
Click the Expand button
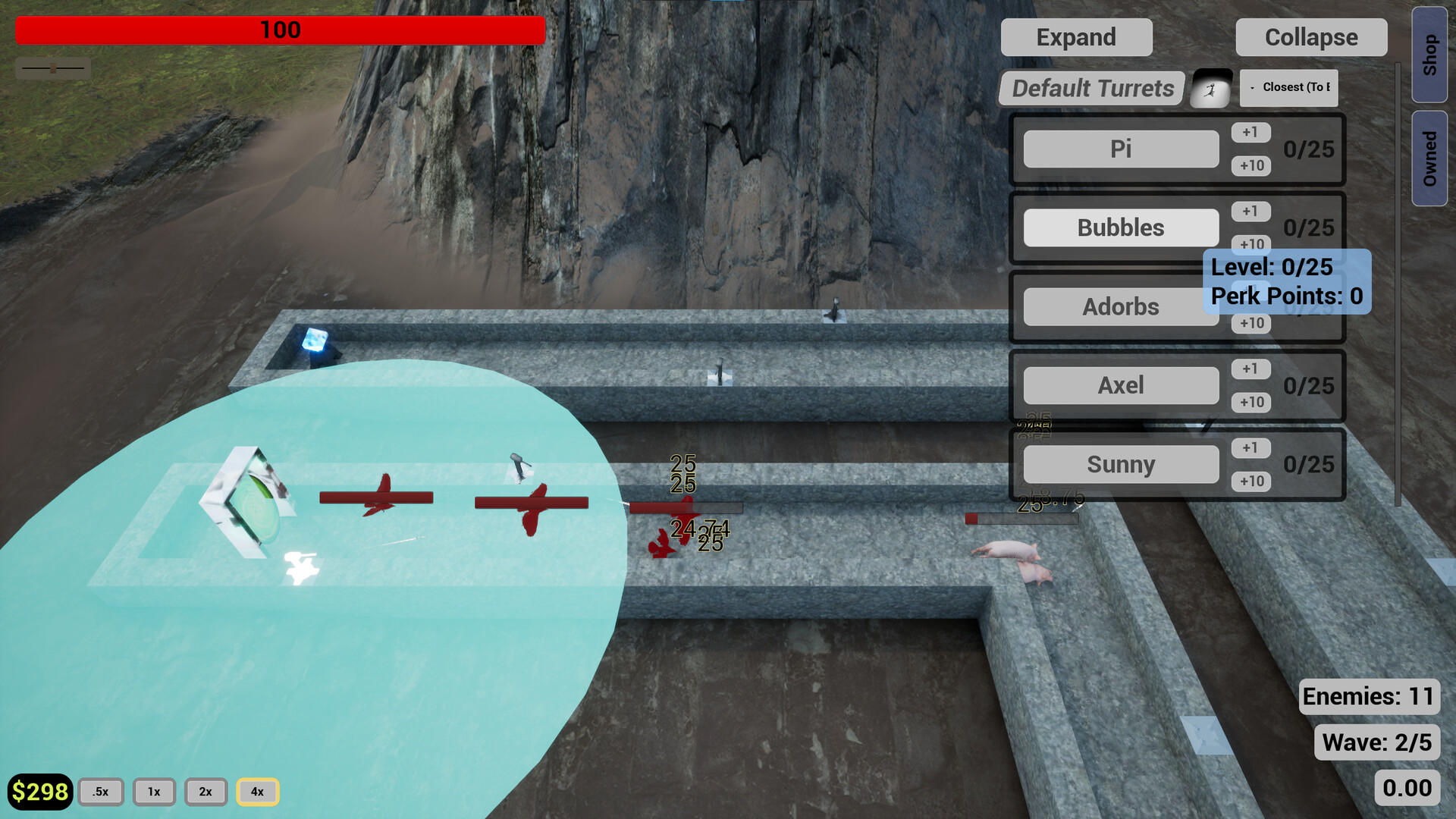(1076, 36)
